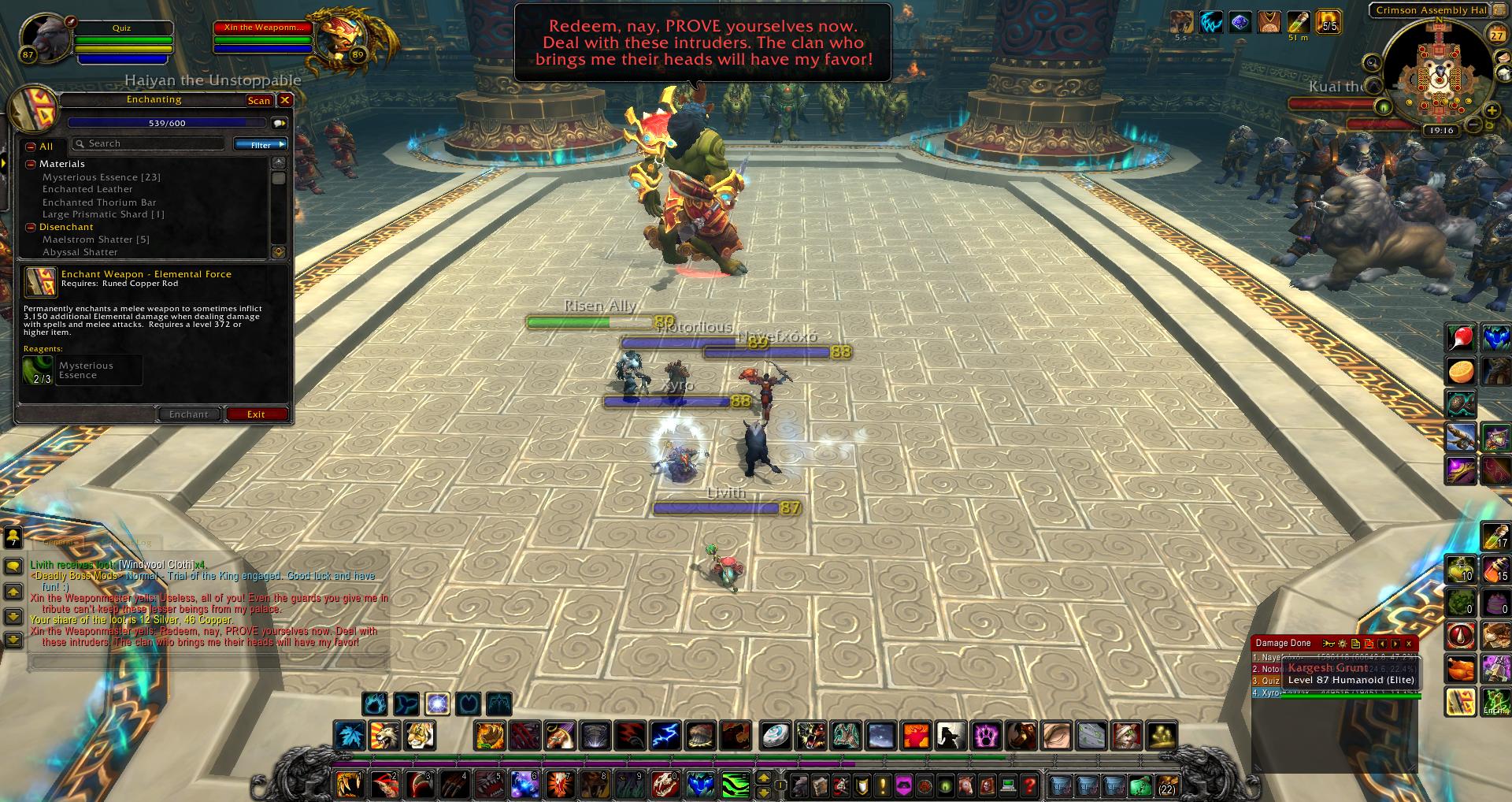Open the calendar showing day 27
Screen dimensions: 1512x802
pos(1495,35)
